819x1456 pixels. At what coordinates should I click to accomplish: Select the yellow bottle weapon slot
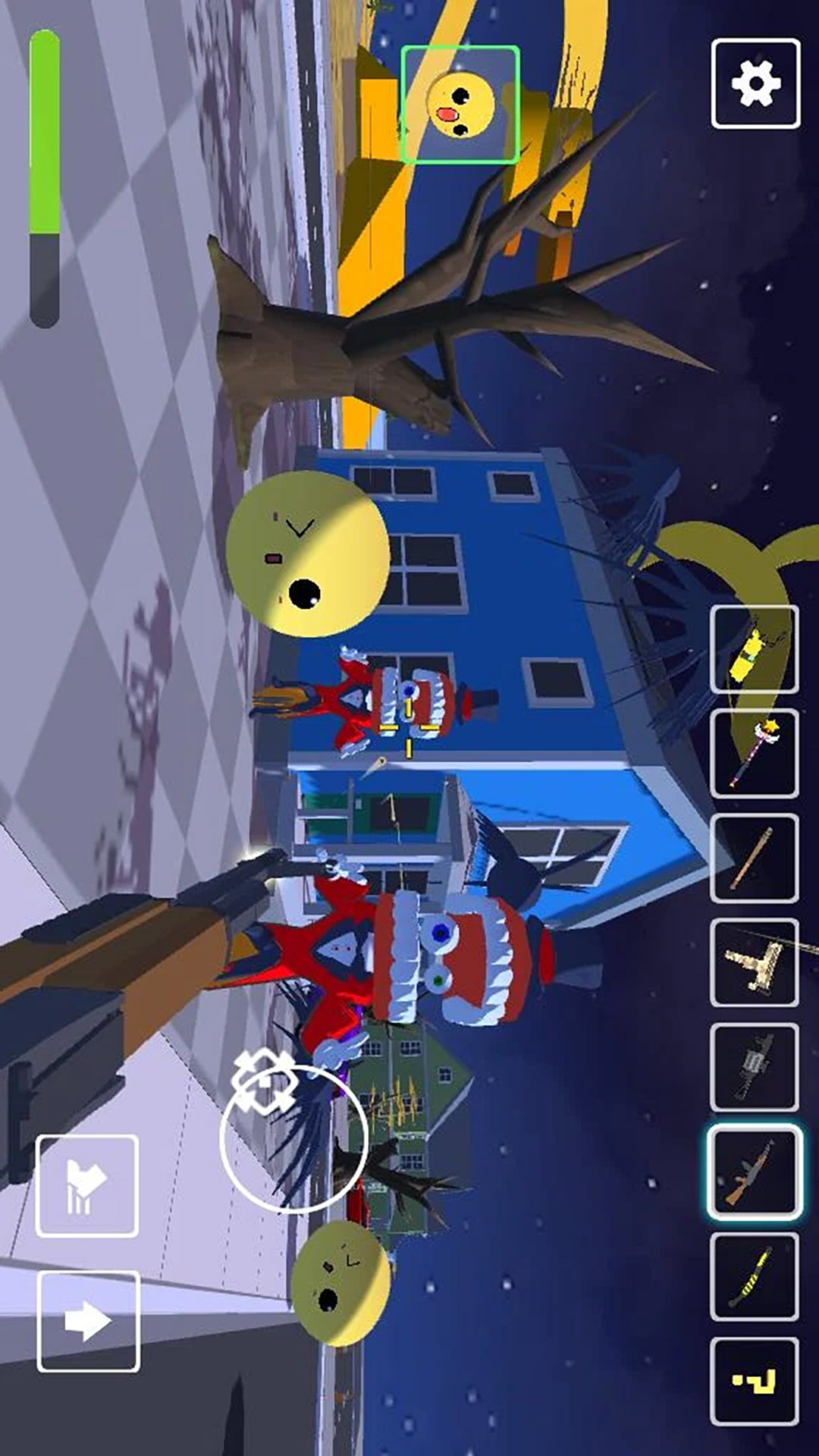(x=754, y=649)
